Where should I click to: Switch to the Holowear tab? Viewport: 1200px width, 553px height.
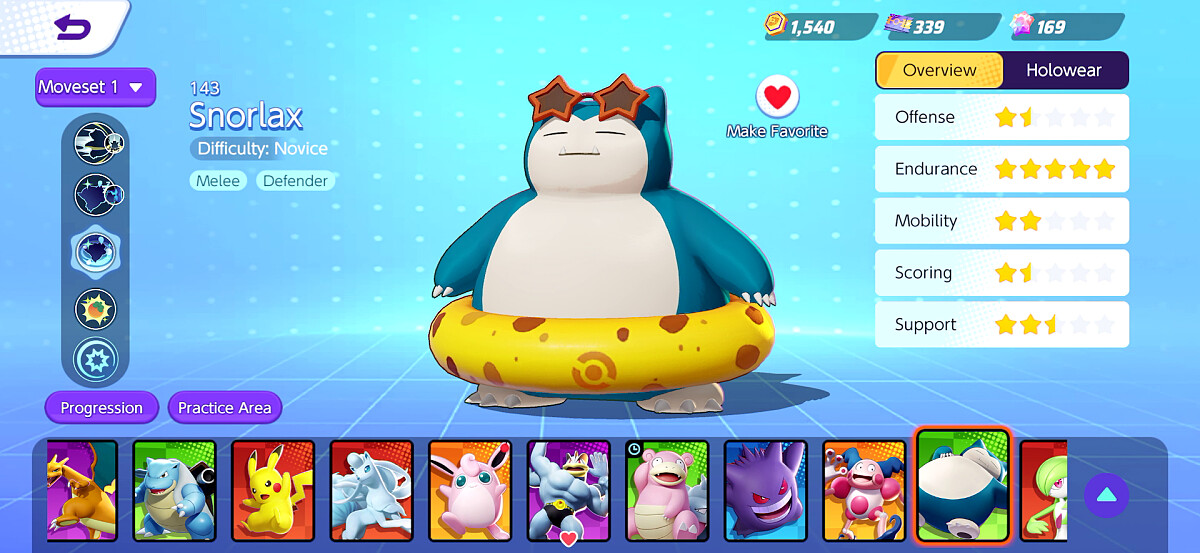(x=1064, y=70)
